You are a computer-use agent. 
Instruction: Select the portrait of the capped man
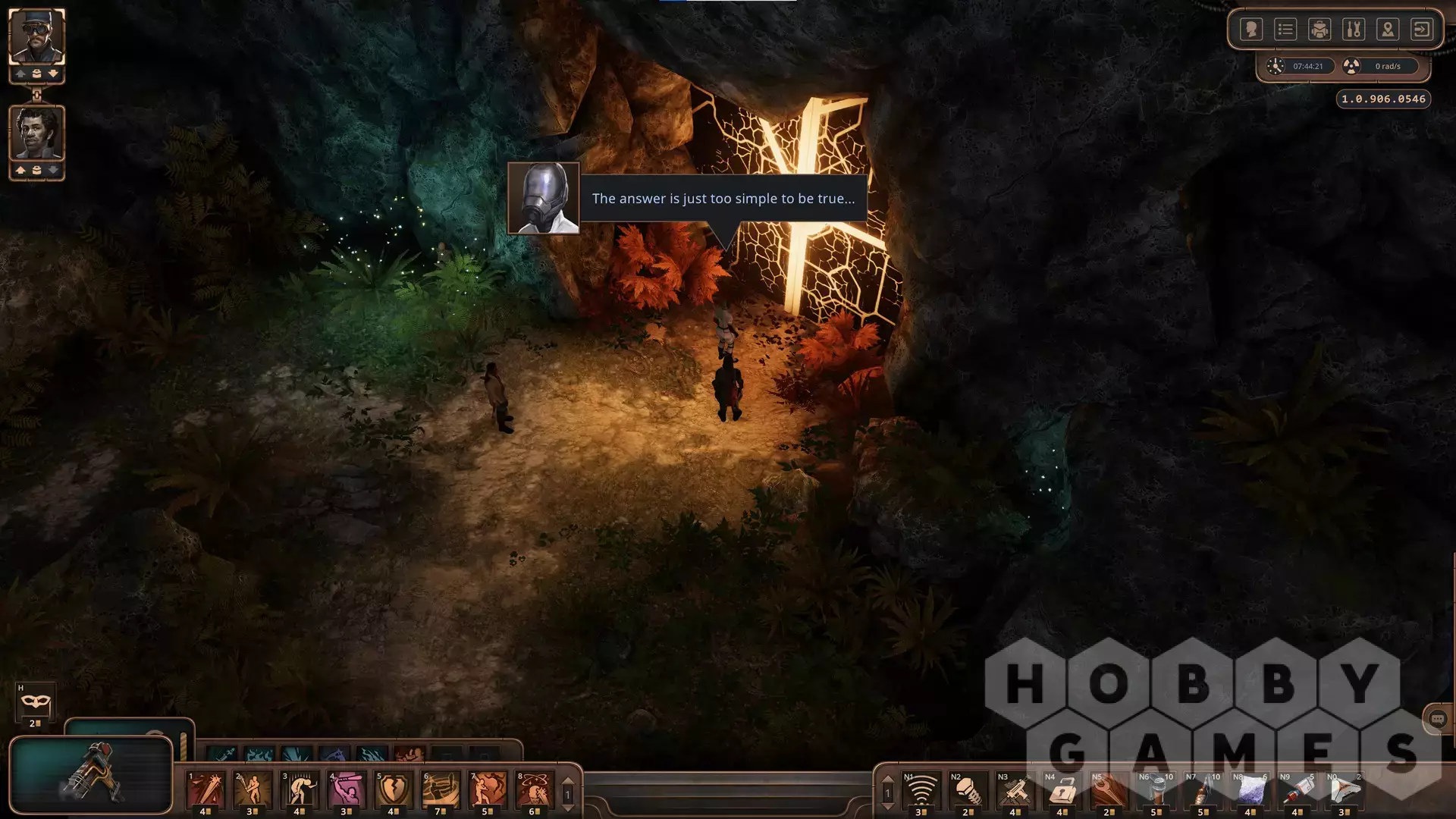(36, 36)
